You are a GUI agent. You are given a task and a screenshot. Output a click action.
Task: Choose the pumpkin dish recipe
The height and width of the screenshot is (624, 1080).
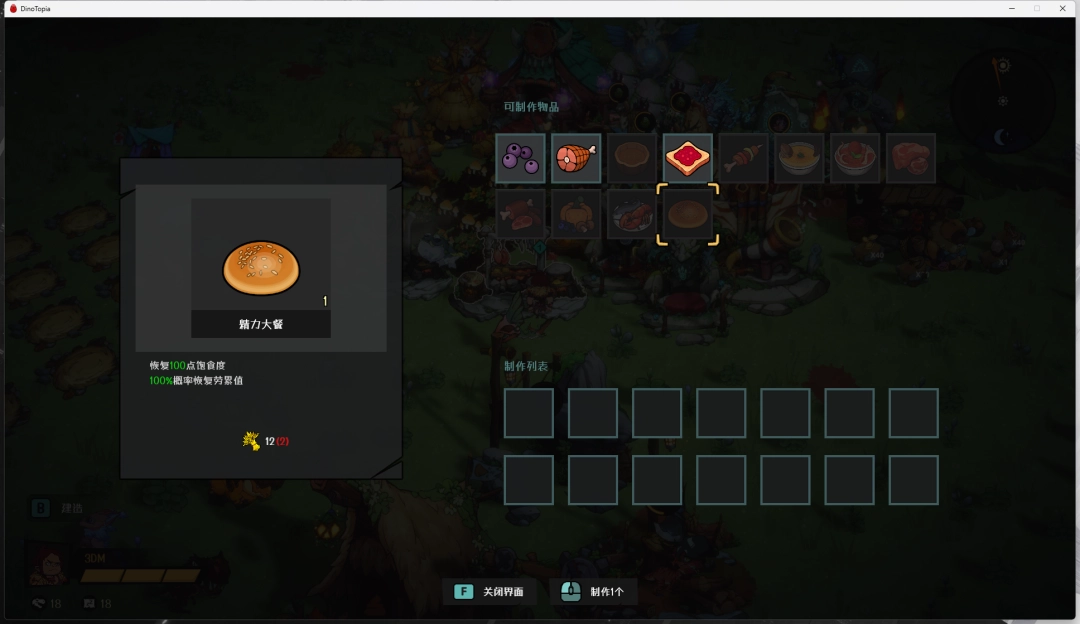click(576, 214)
